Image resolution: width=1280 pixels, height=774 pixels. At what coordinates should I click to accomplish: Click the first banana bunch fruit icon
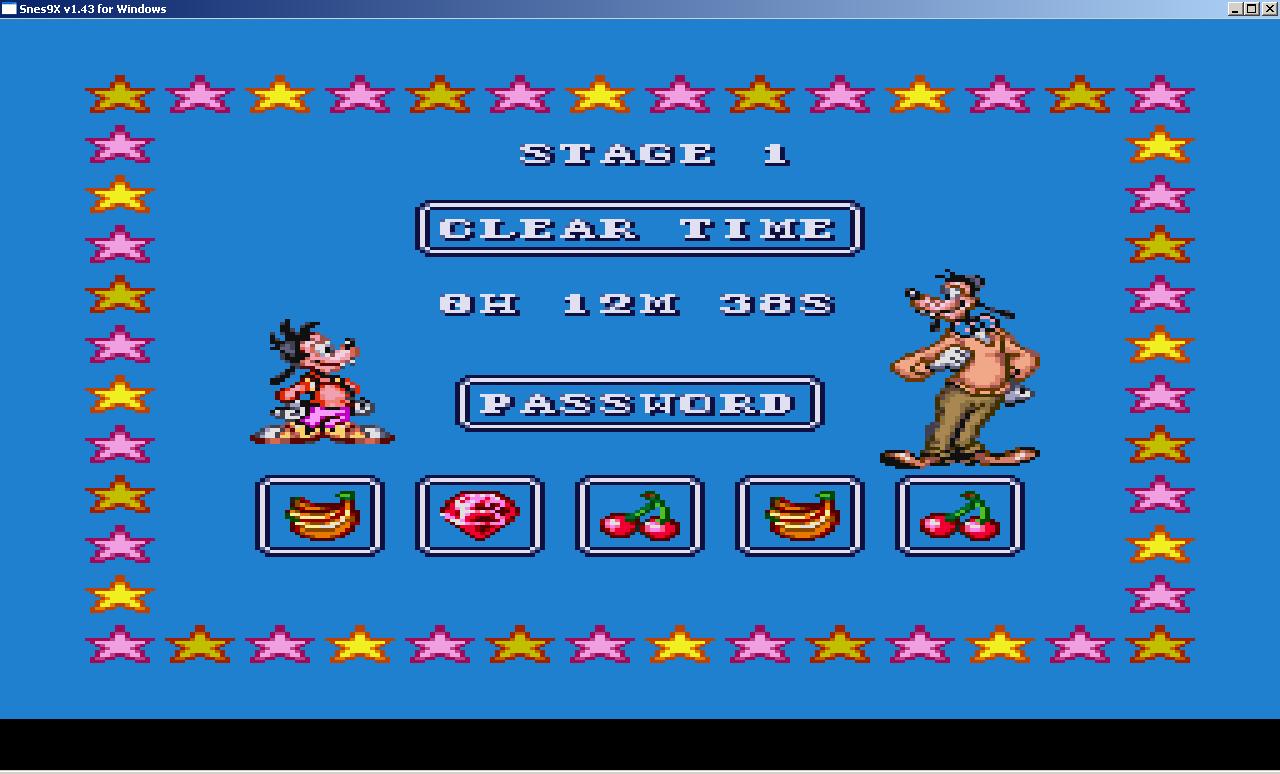tap(320, 515)
